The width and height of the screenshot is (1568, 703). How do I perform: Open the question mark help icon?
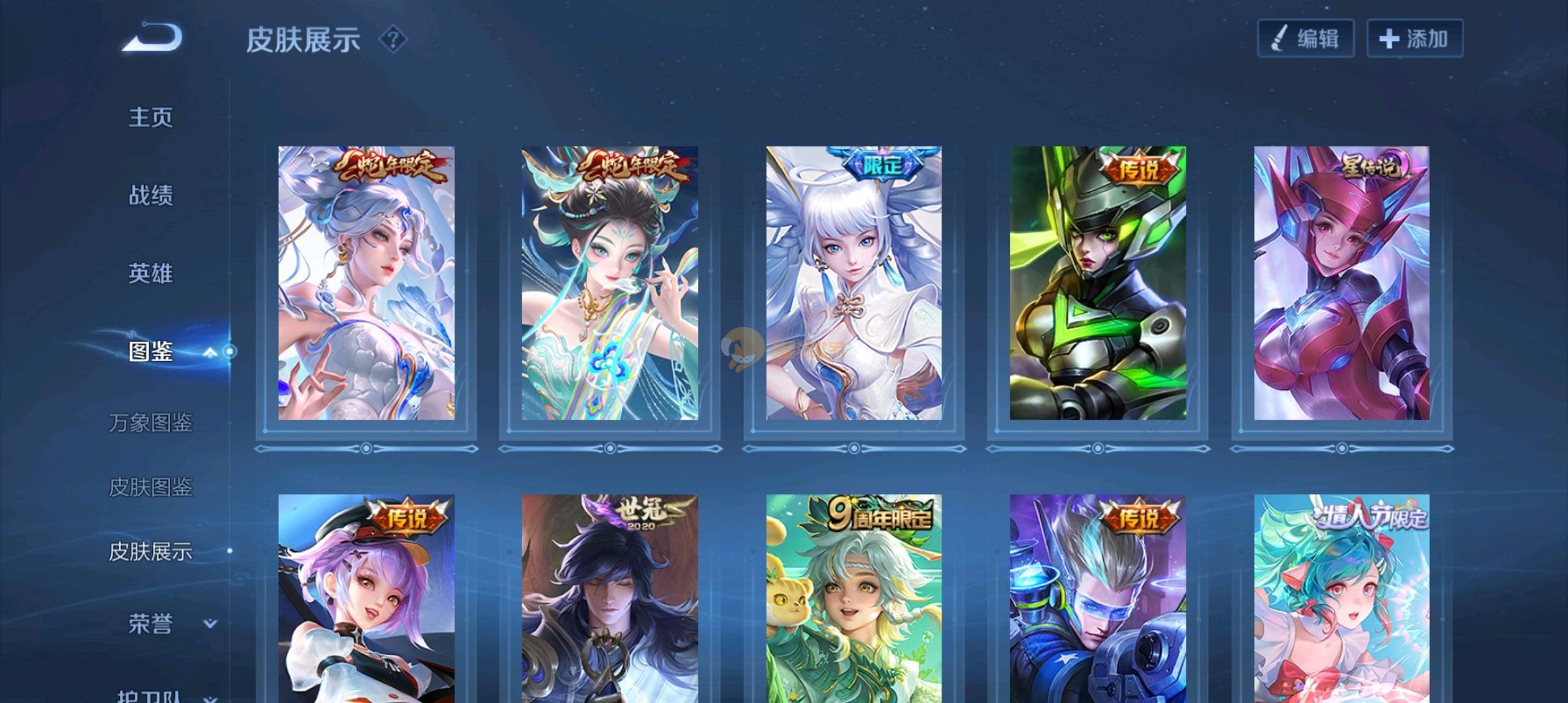393,40
